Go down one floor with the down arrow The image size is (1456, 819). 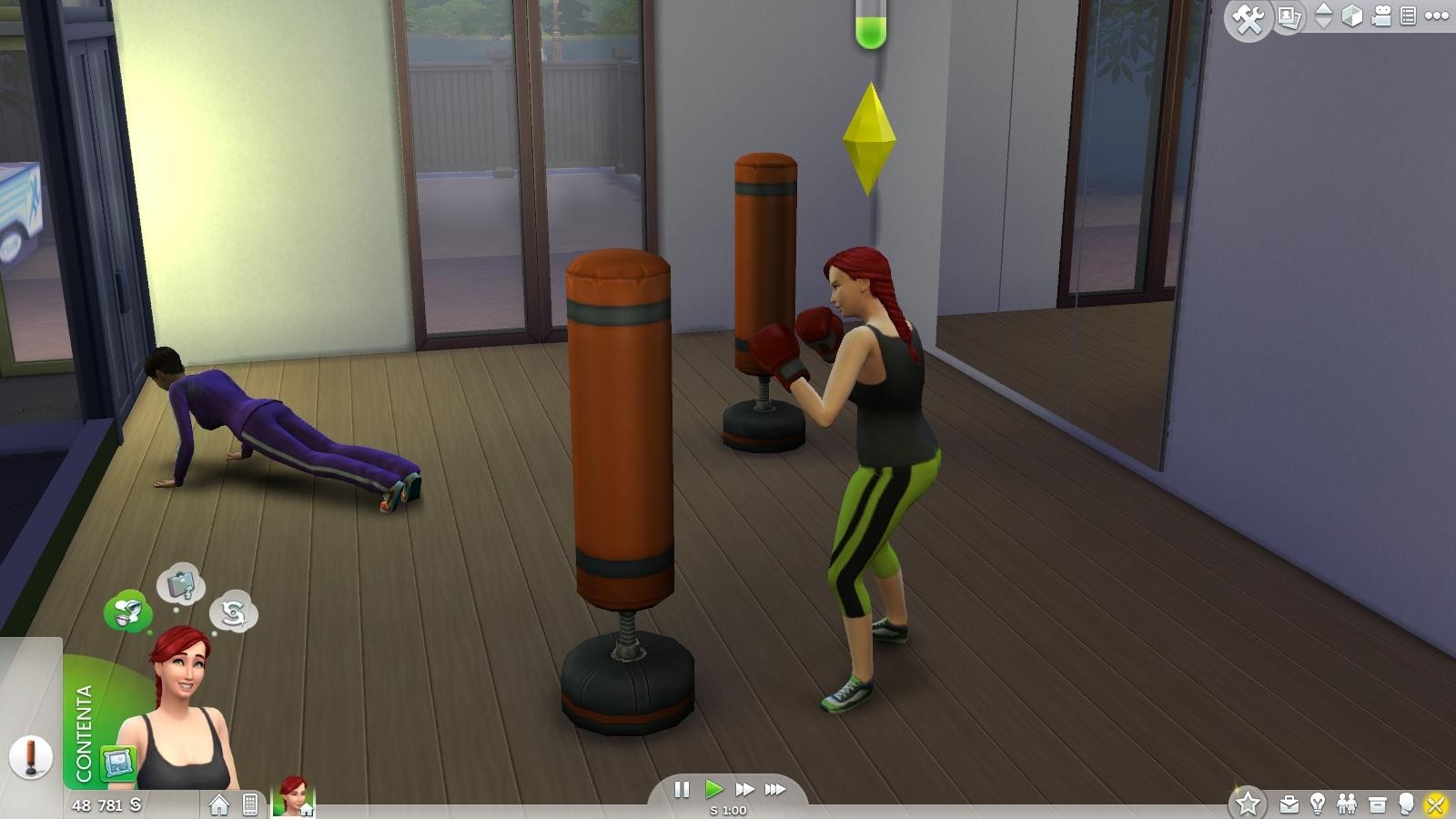click(x=1324, y=24)
